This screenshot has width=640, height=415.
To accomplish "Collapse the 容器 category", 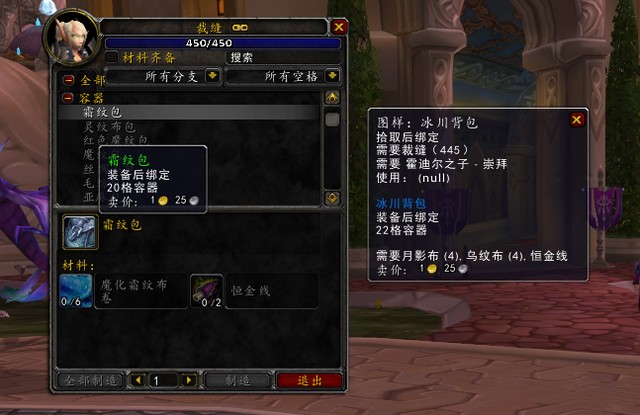I will (x=68, y=98).
